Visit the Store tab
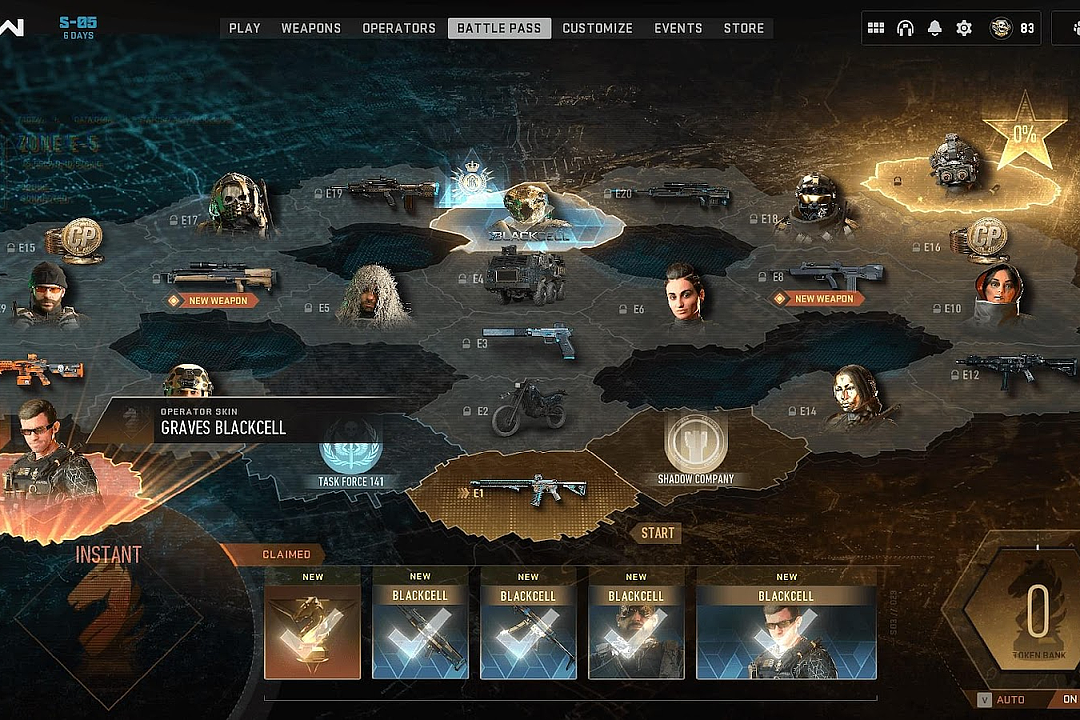 (x=744, y=28)
